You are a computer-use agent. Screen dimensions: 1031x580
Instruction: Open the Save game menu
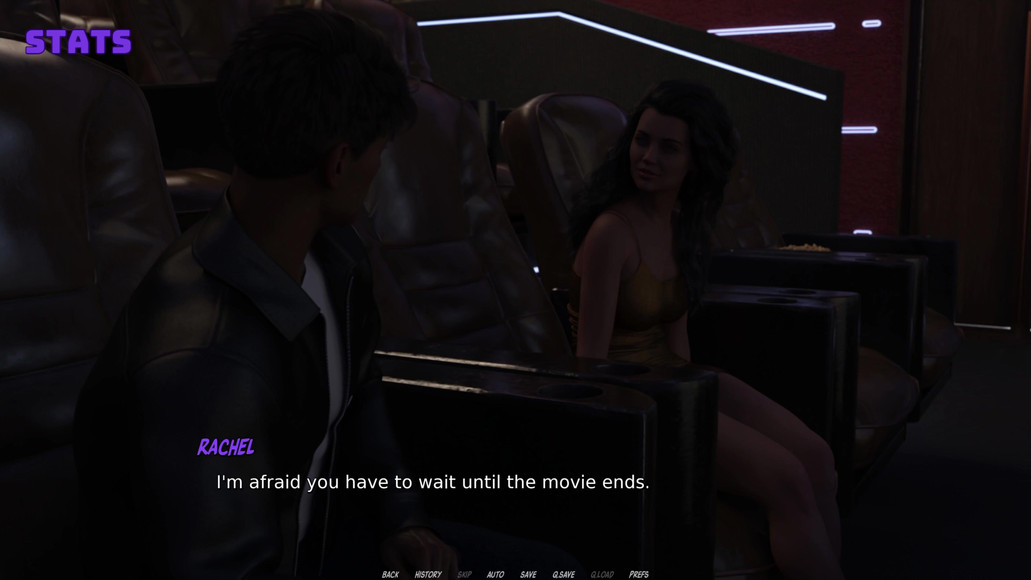coord(528,575)
